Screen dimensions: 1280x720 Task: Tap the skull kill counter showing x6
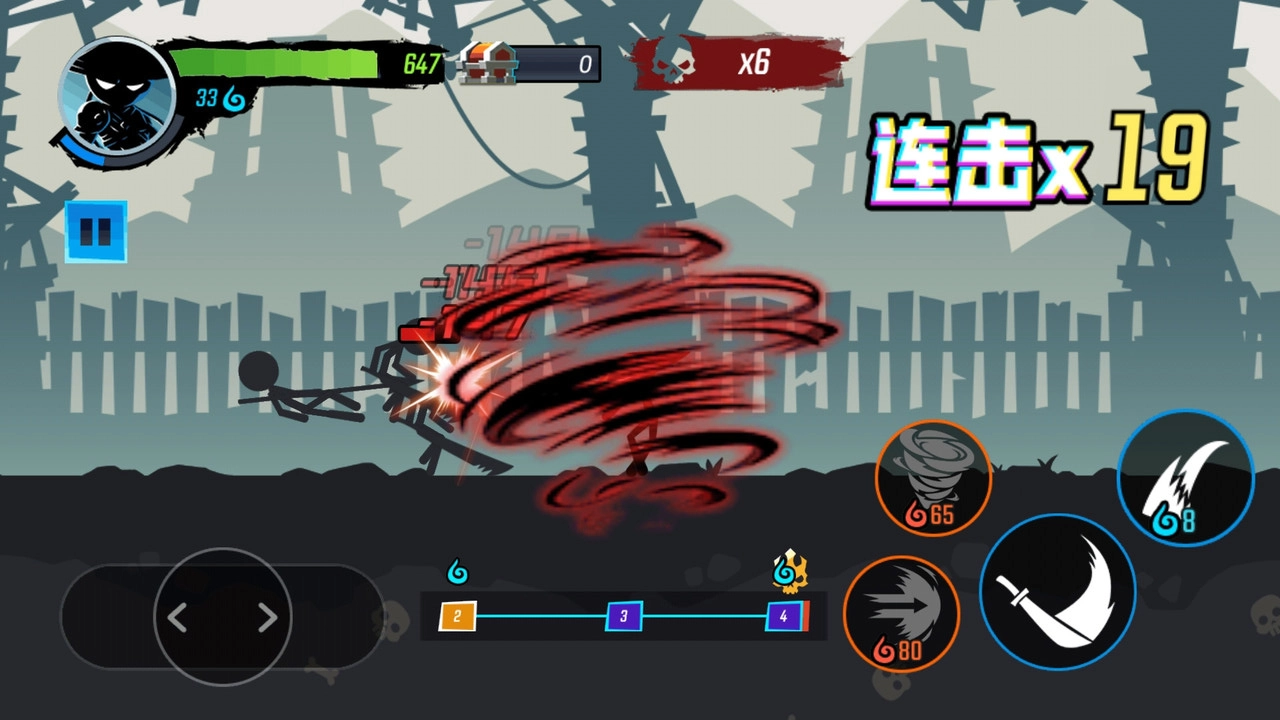coord(738,63)
